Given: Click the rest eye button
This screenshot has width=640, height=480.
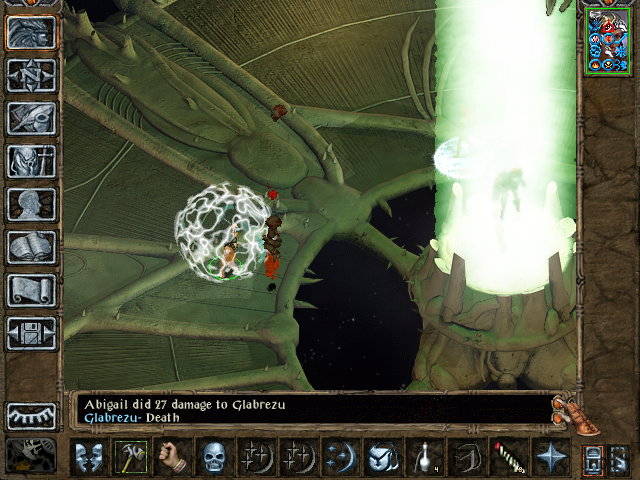Looking at the screenshot, I should click(31, 415).
